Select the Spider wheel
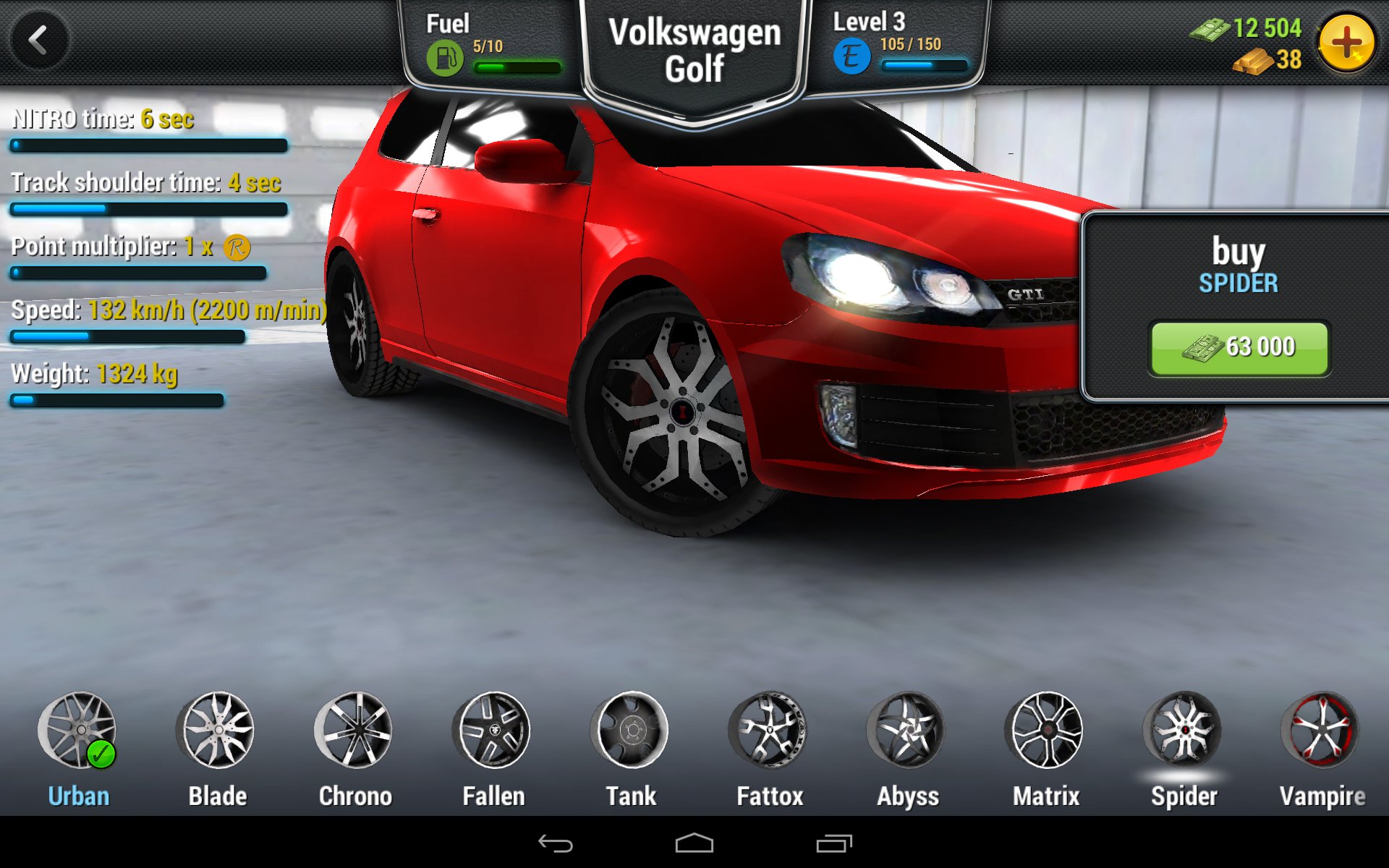Screen dimensions: 1389x868 pyautogui.click(x=1184, y=731)
